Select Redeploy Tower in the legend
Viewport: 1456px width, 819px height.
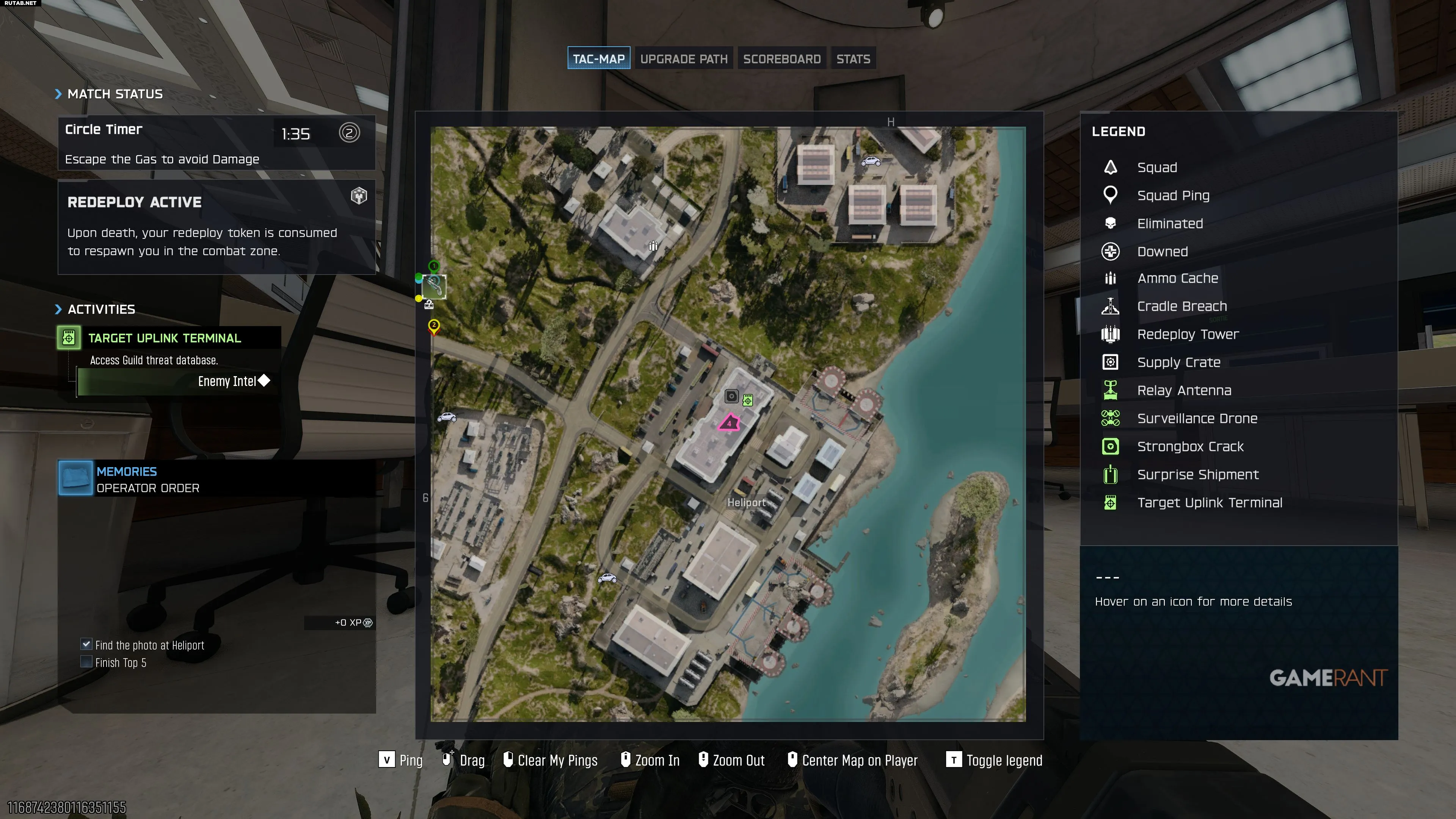[x=1188, y=334]
